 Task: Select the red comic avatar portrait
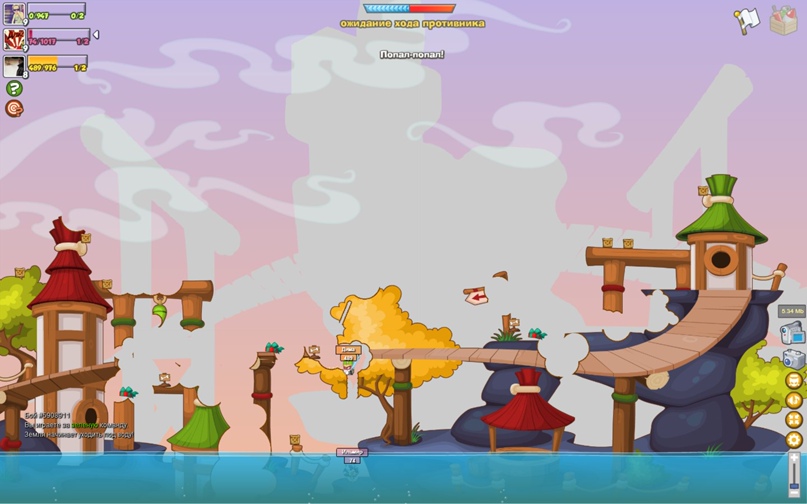tap(14, 40)
